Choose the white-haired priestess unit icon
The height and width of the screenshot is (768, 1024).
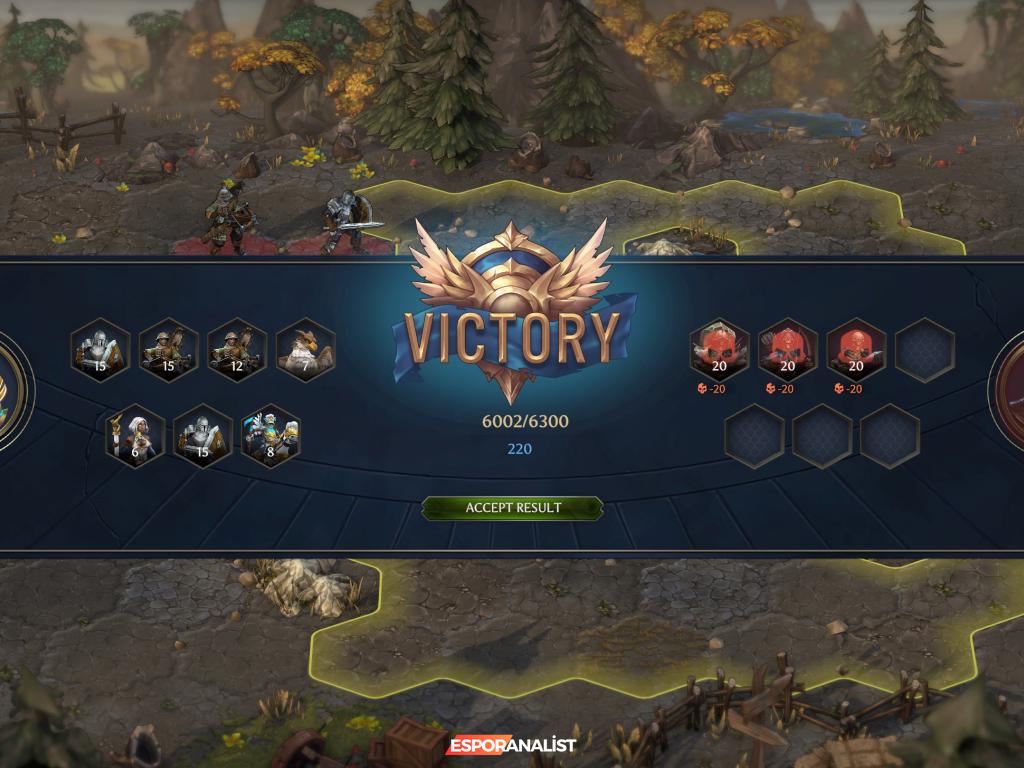135,436
